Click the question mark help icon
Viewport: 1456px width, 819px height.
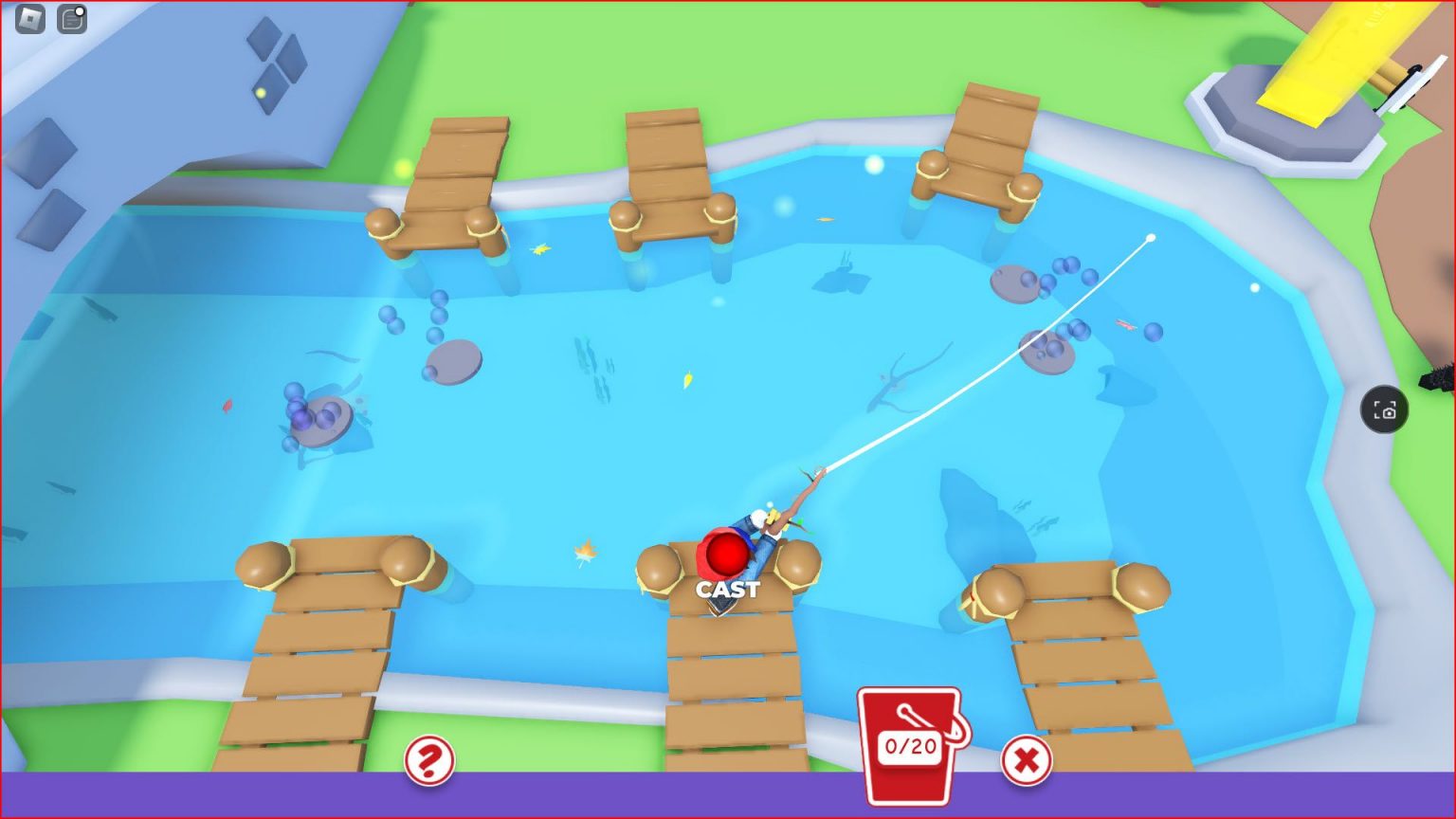(431, 758)
